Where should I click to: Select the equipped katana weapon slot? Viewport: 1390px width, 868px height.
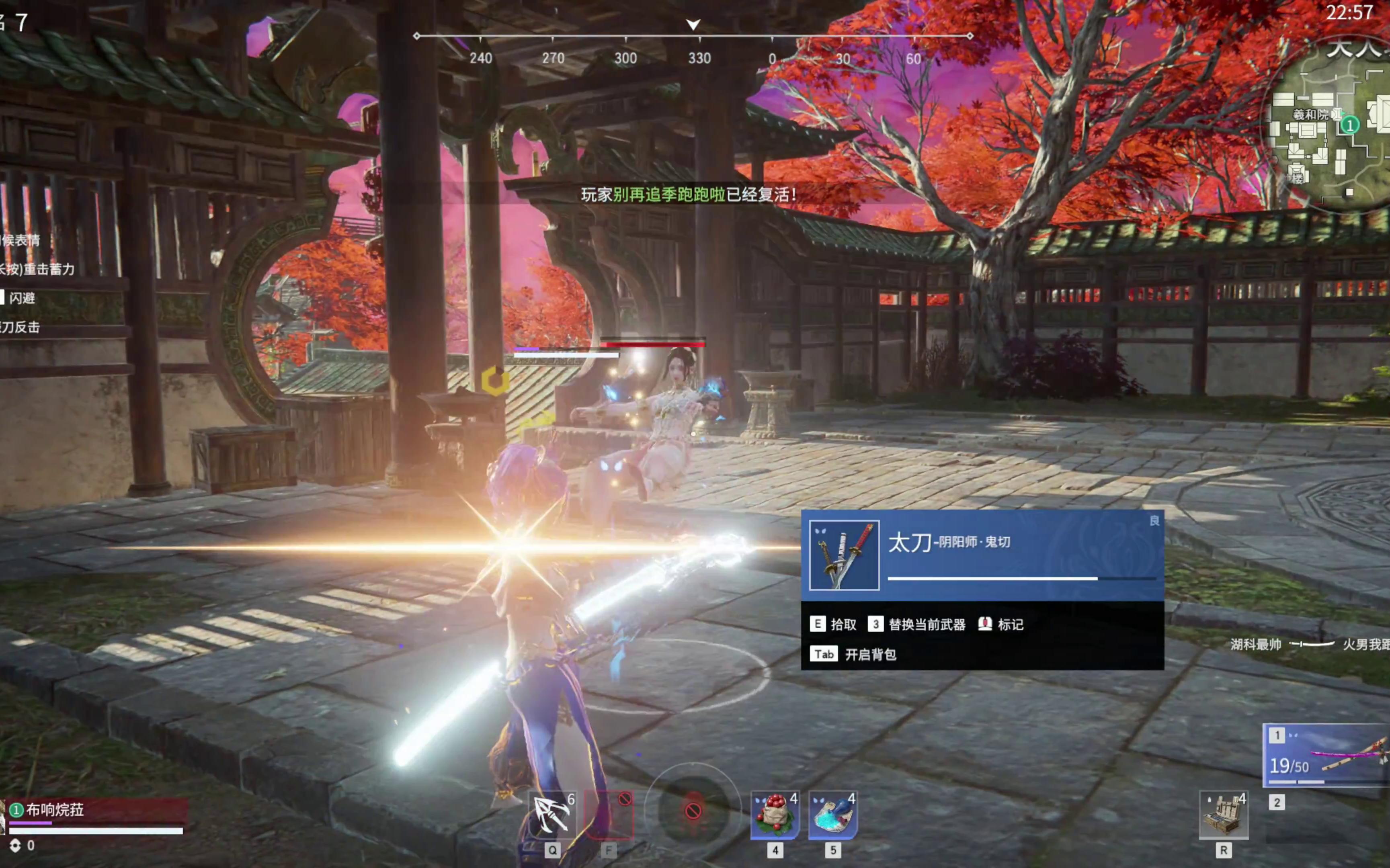pos(1326,755)
